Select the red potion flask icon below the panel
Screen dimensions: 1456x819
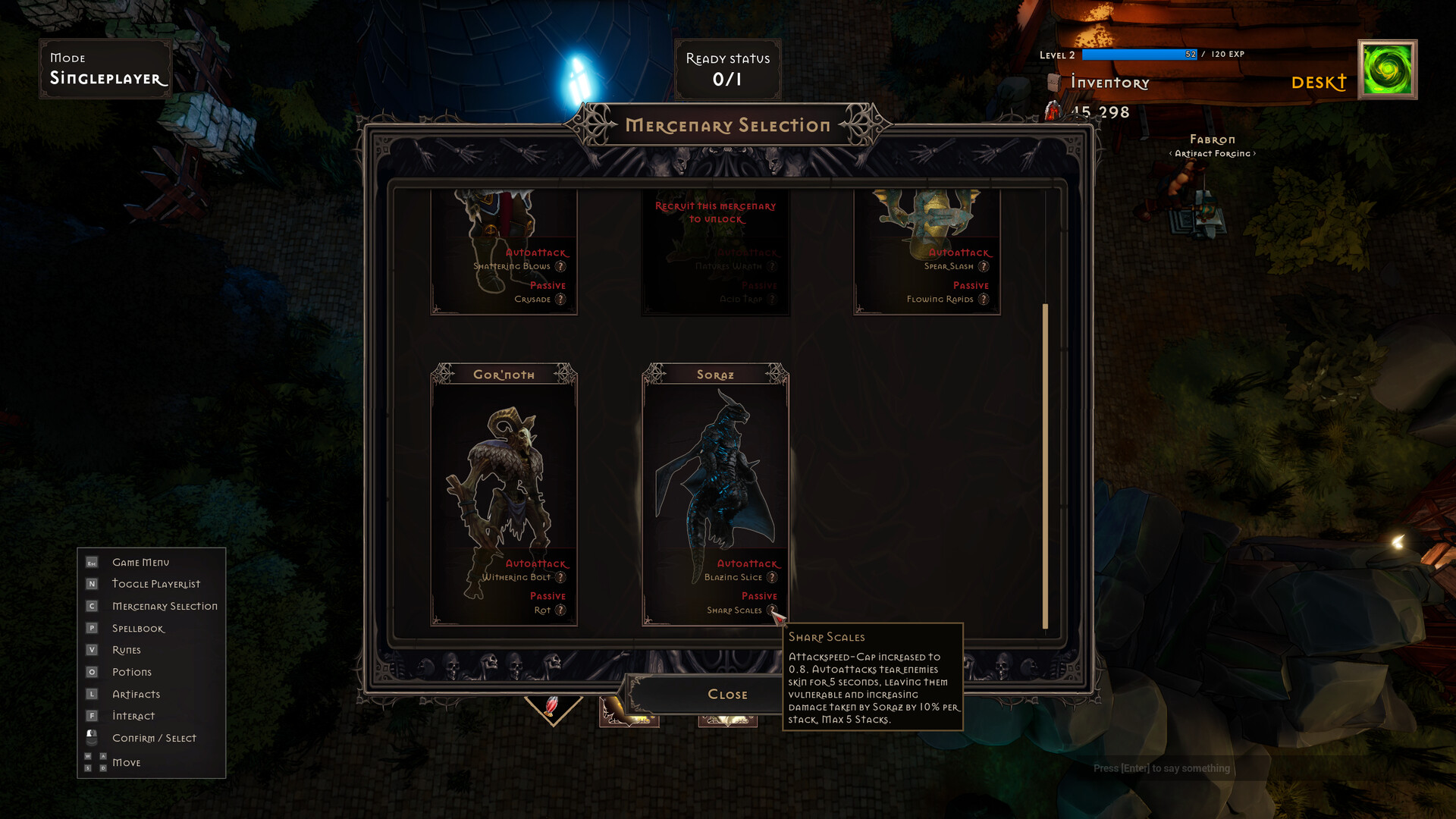[x=551, y=705]
